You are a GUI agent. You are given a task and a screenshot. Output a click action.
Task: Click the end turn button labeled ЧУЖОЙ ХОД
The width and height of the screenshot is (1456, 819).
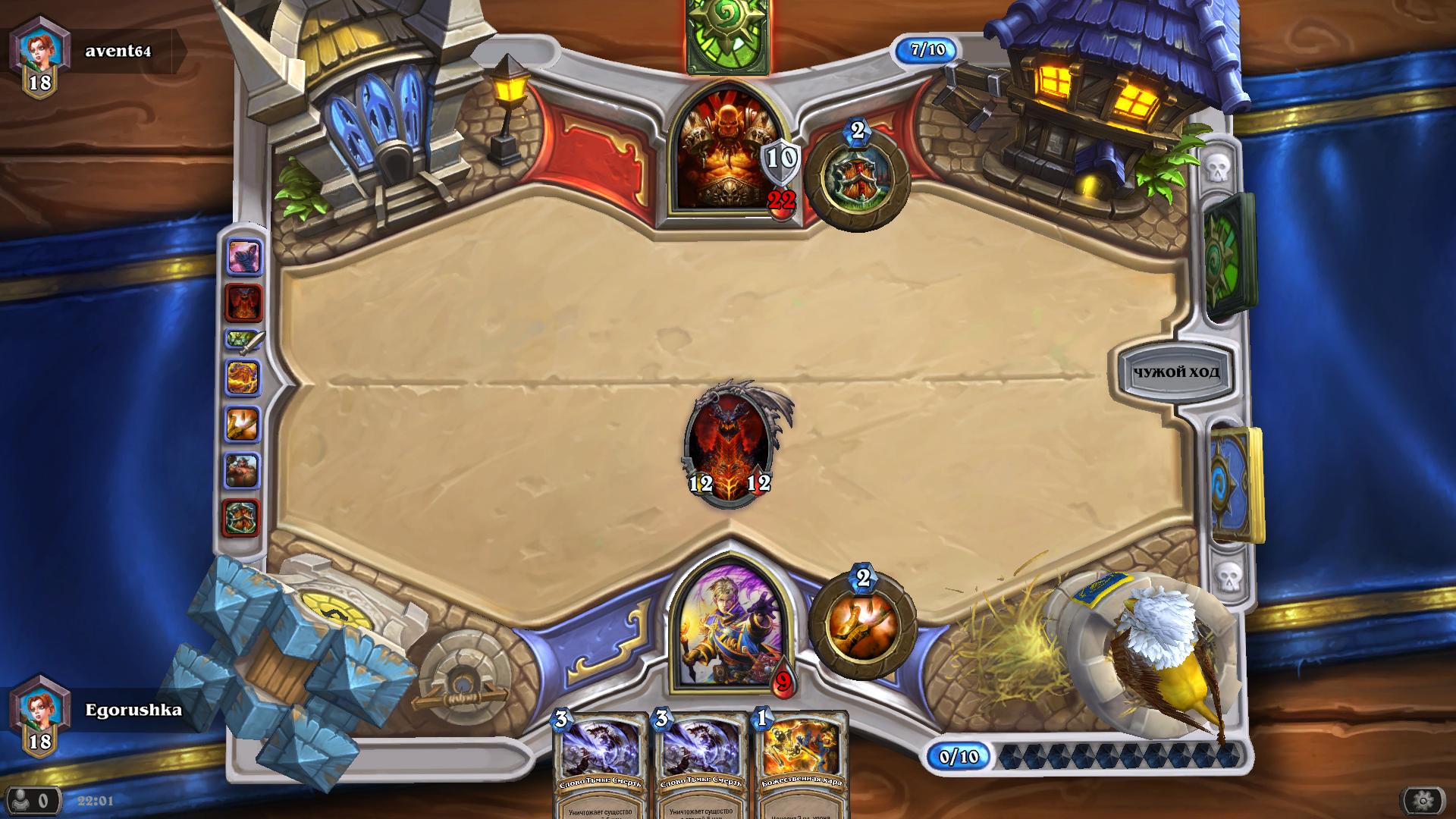(x=1175, y=372)
